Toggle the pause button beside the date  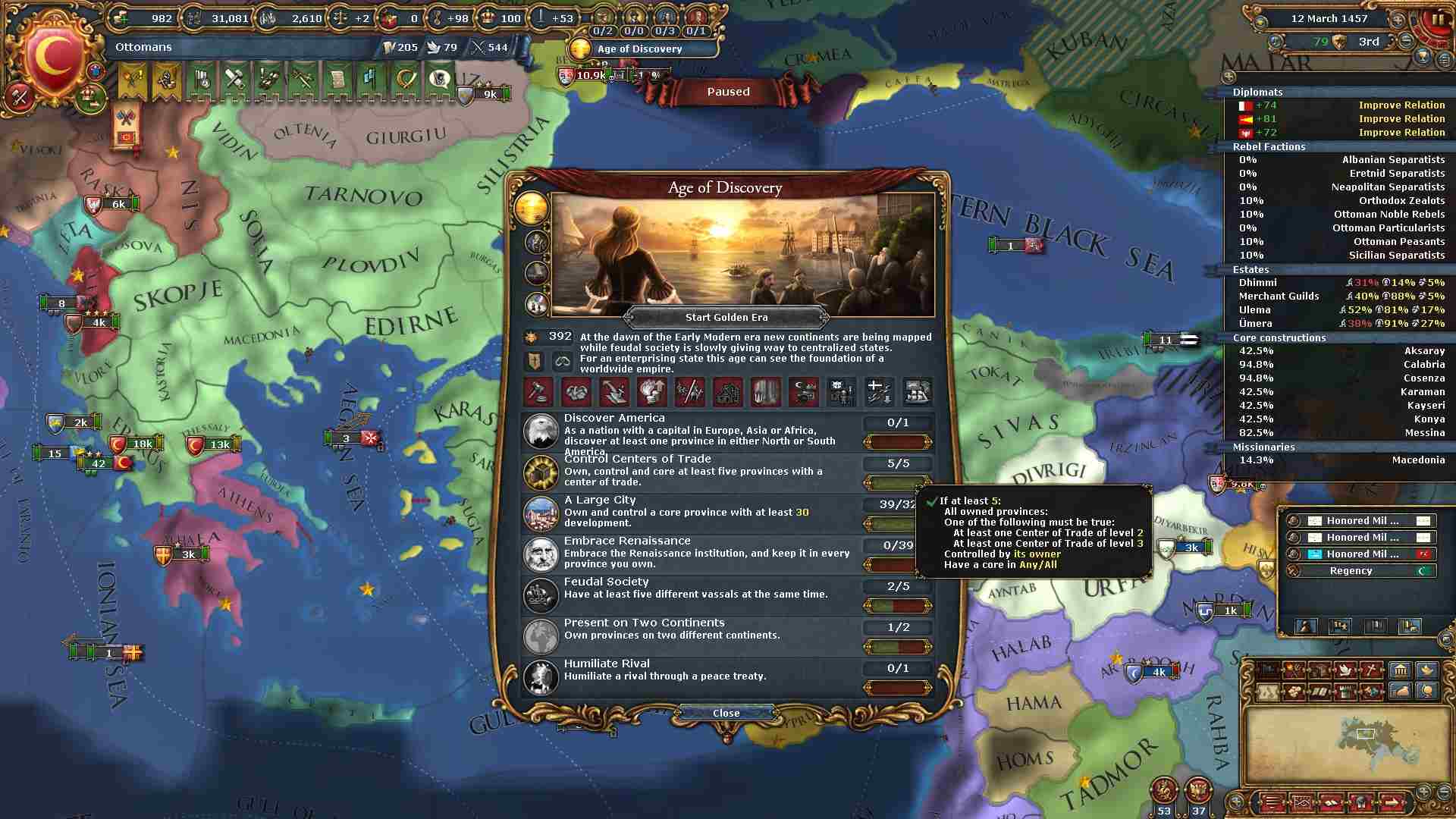[x=1438, y=20]
